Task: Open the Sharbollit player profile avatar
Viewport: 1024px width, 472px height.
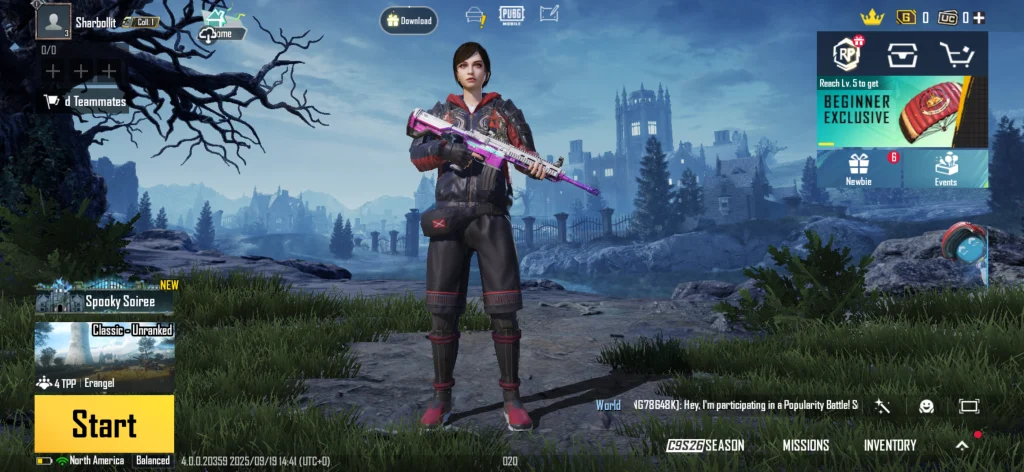Action: tap(53, 21)
